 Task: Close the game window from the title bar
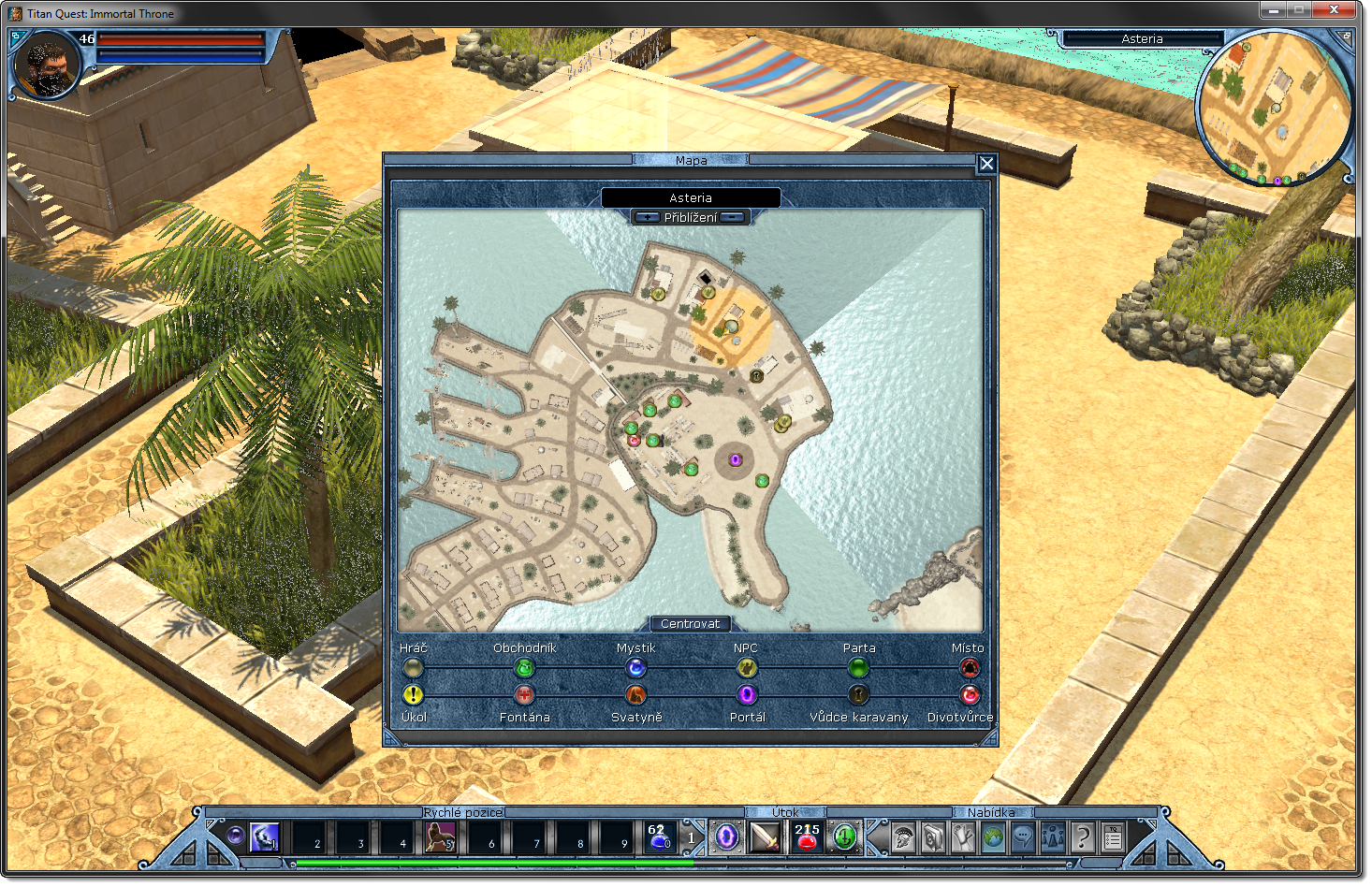click(1335, 10)
